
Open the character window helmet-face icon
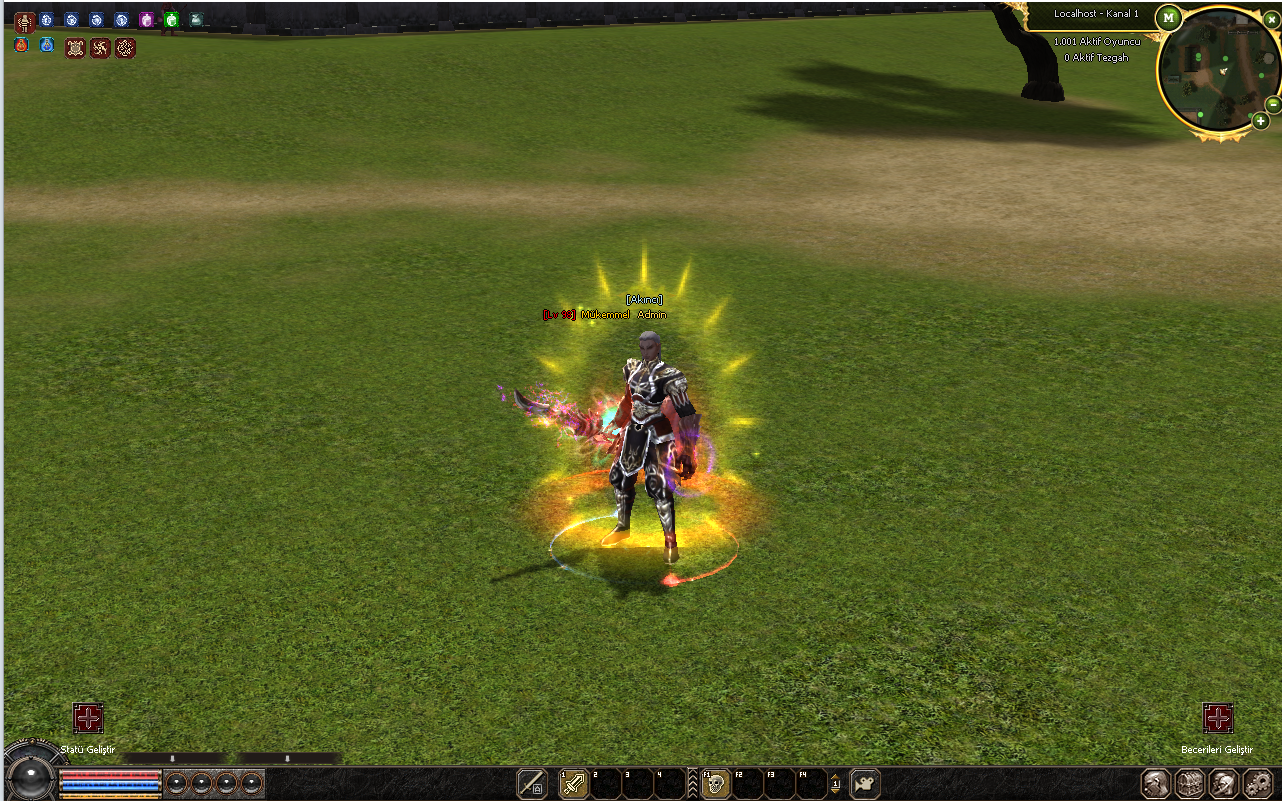point(1157,783)
